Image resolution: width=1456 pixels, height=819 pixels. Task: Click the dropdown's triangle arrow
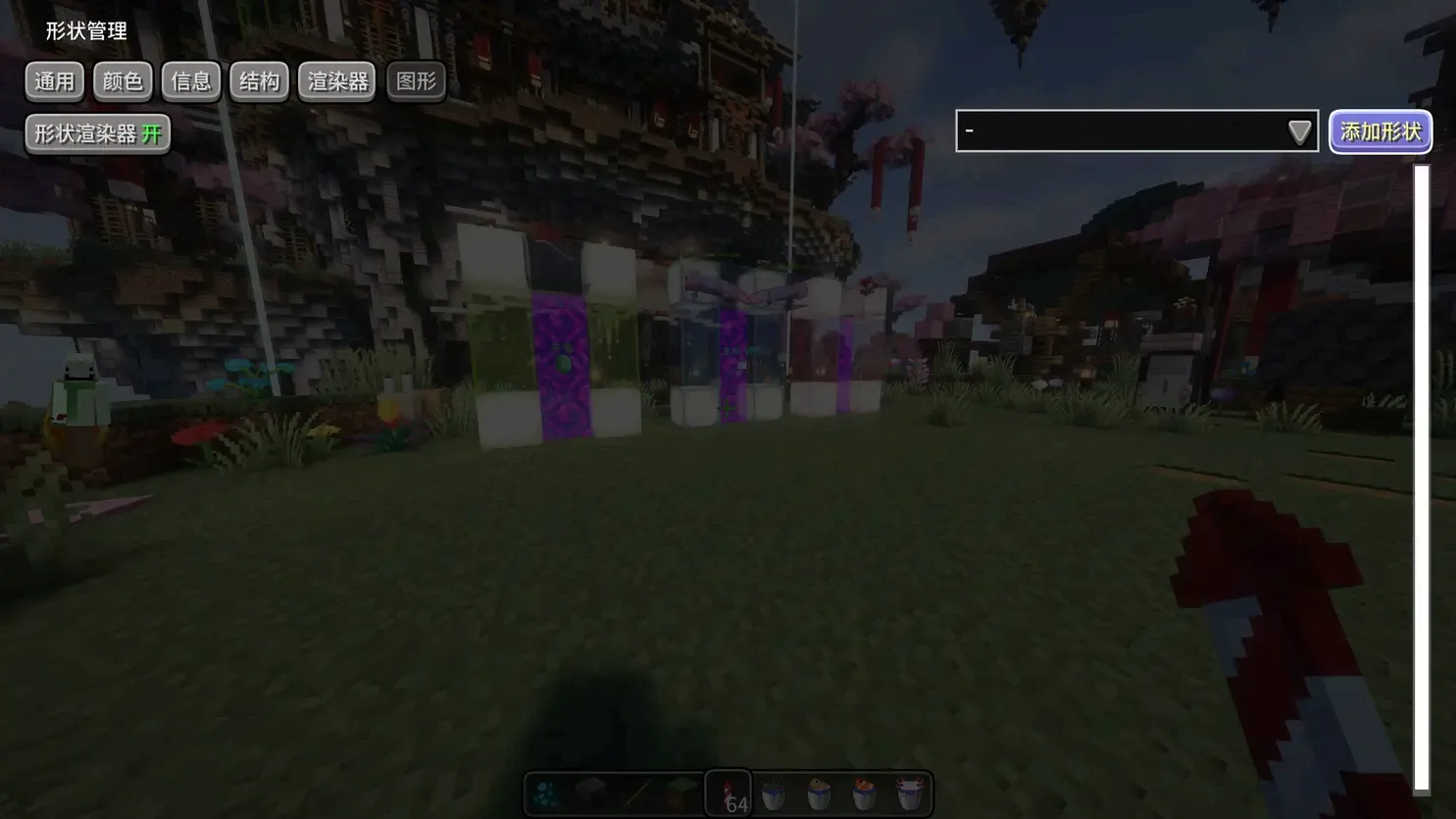[x=1299, y=129]
